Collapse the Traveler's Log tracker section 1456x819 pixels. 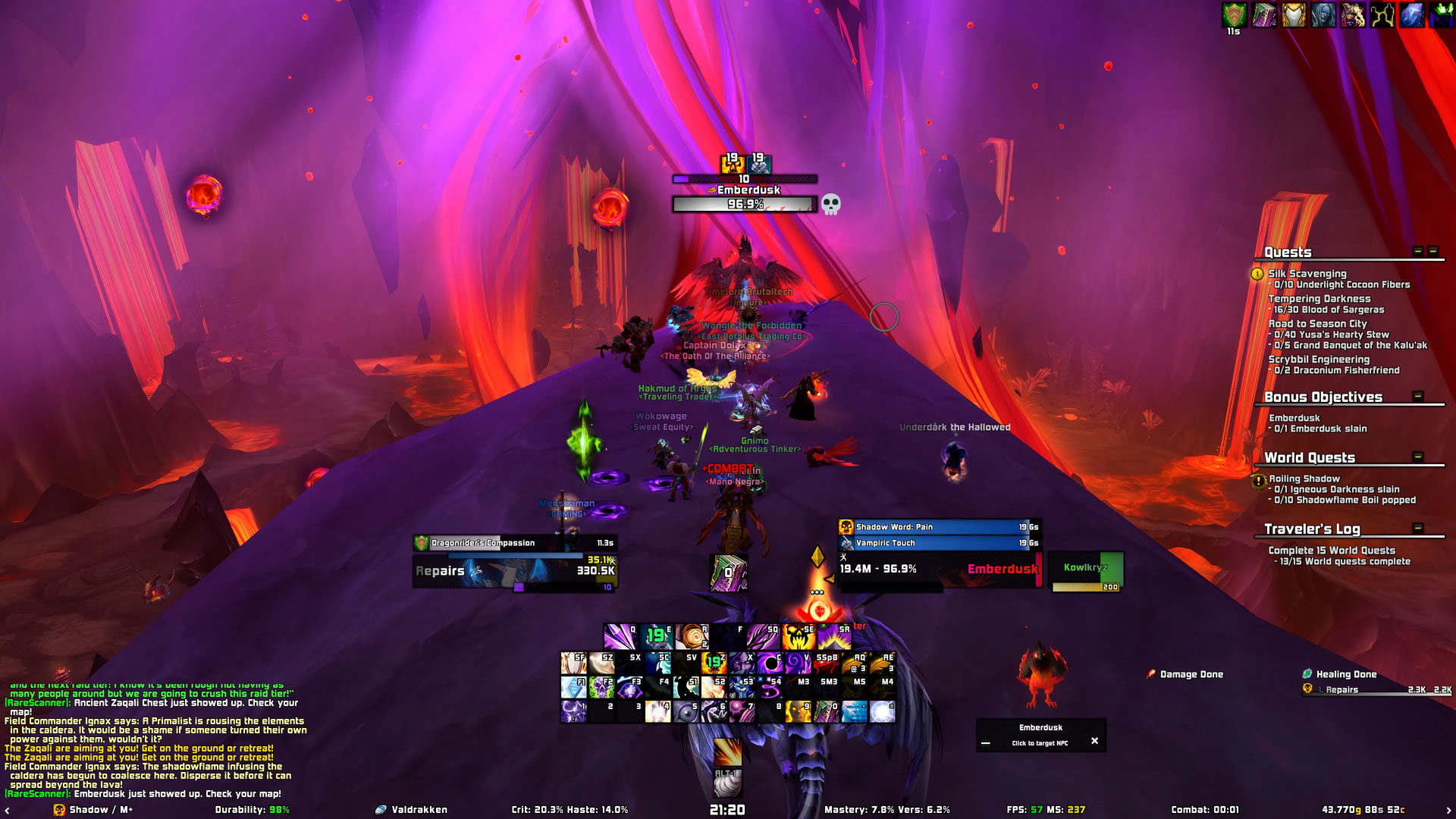coord(1418,528)
